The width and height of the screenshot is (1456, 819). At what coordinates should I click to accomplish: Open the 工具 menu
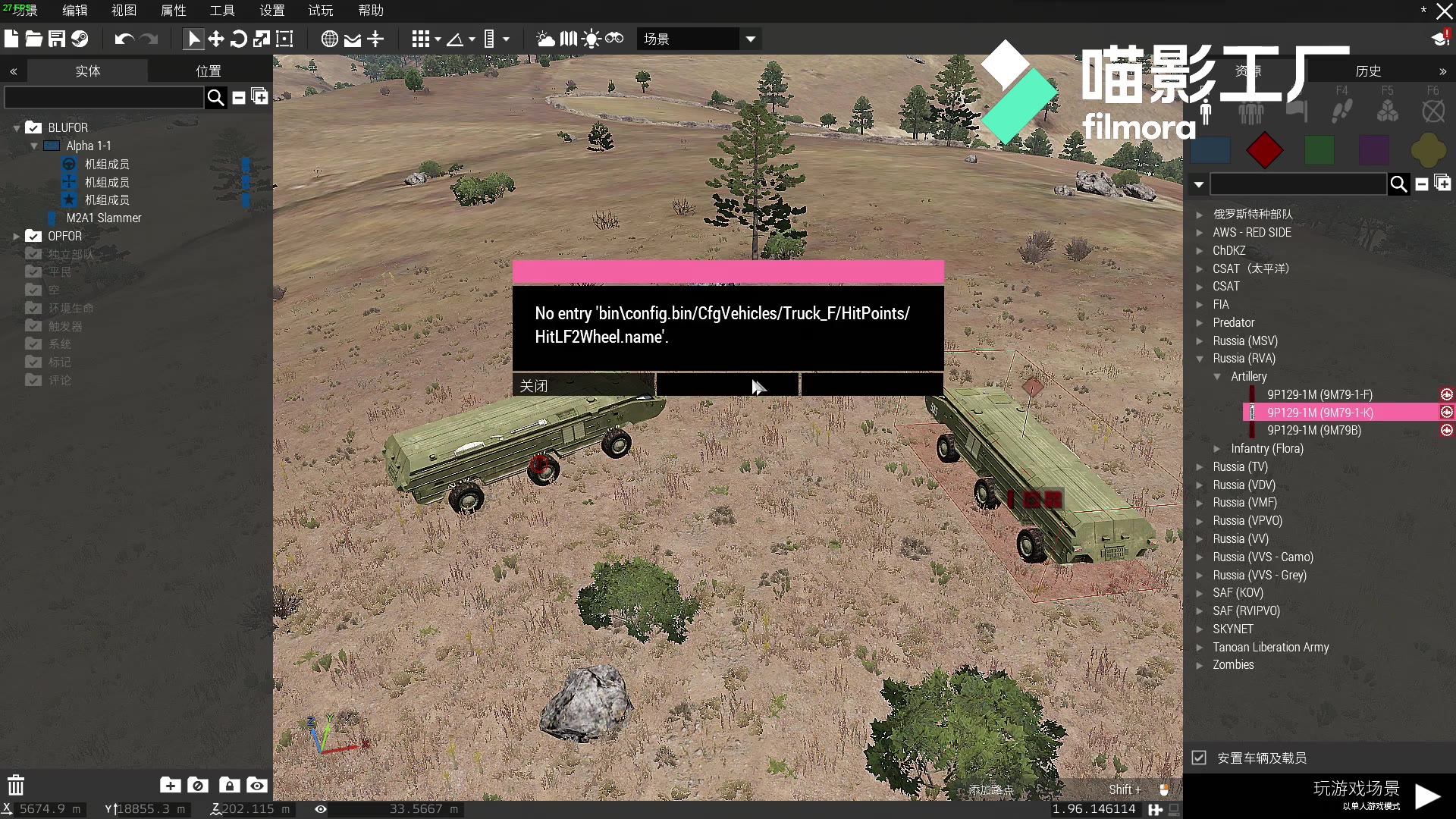click(x=221, y=11)
